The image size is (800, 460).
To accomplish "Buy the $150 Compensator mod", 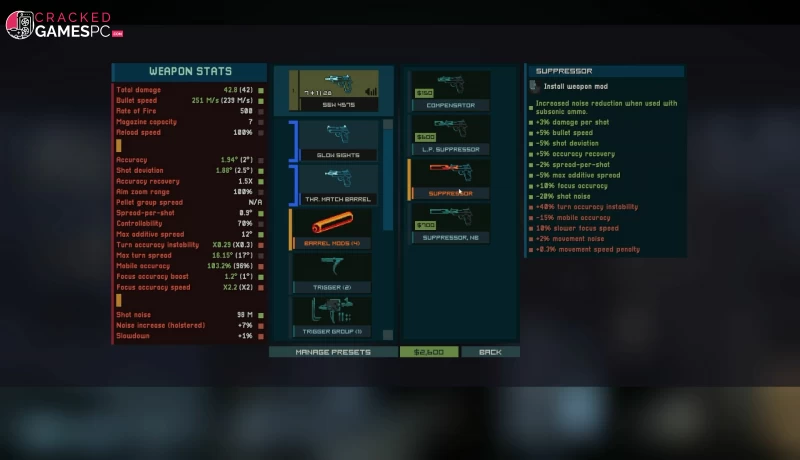I will pos(450,90).
